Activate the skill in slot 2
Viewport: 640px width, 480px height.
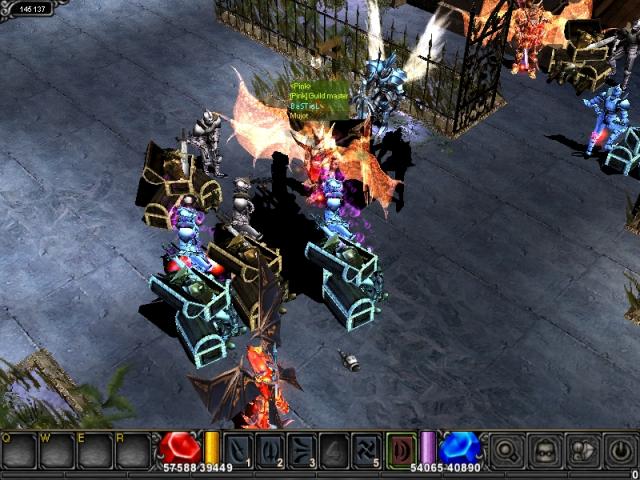[270, 451]
